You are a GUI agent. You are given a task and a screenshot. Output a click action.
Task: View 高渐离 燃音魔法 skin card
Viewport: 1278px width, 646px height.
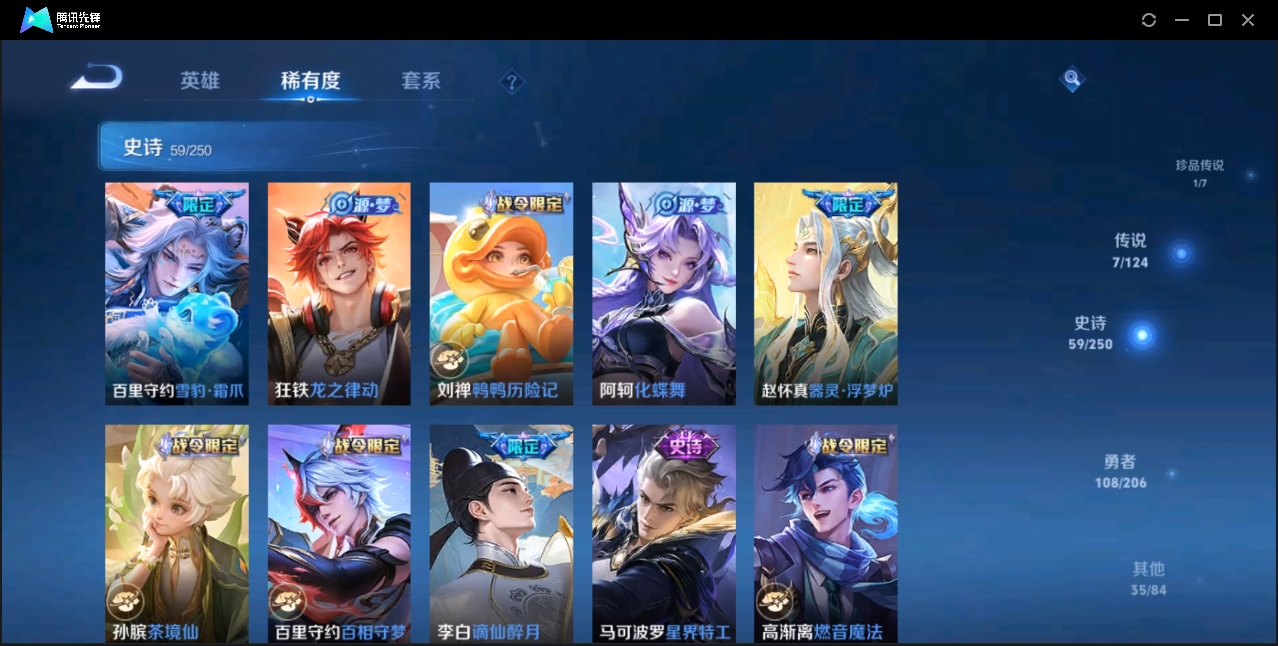(825, 533)
